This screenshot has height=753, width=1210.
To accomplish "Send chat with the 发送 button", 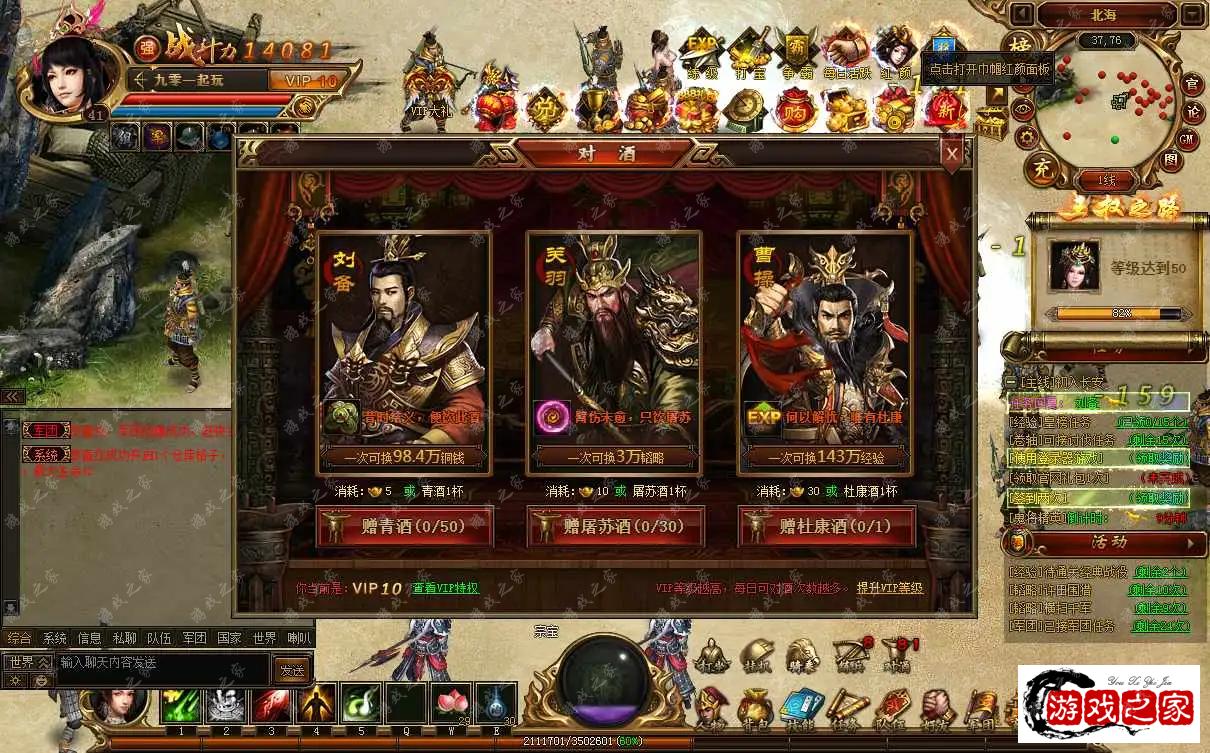I will coord(291,671).
